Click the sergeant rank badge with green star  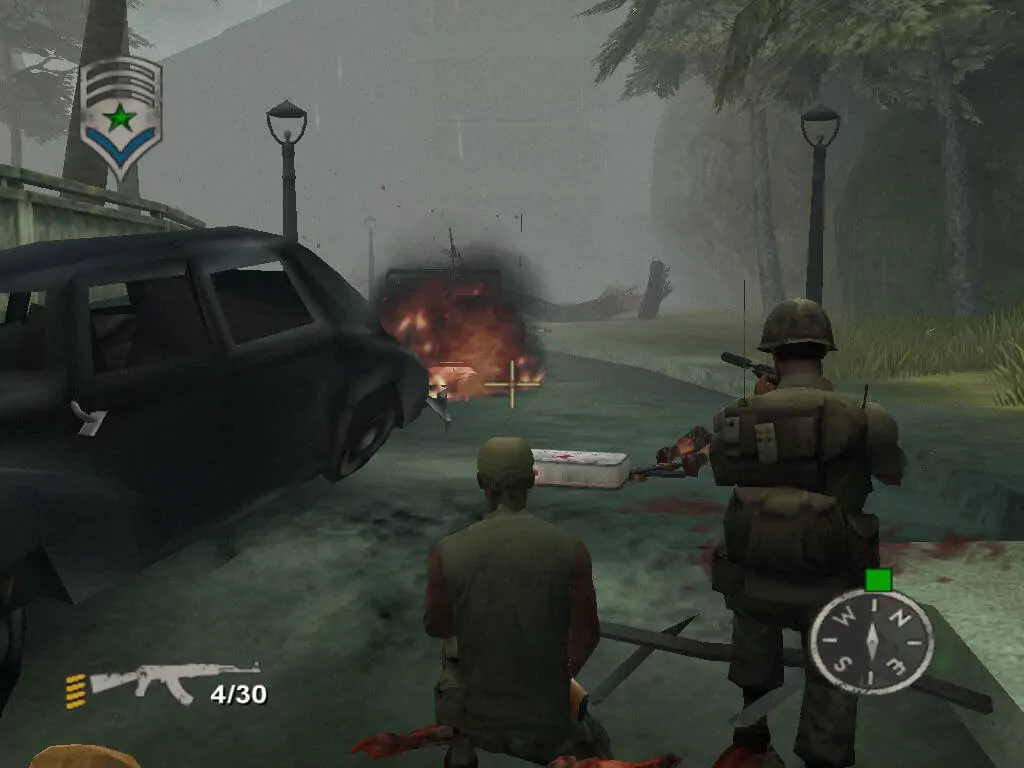[120, 119]
